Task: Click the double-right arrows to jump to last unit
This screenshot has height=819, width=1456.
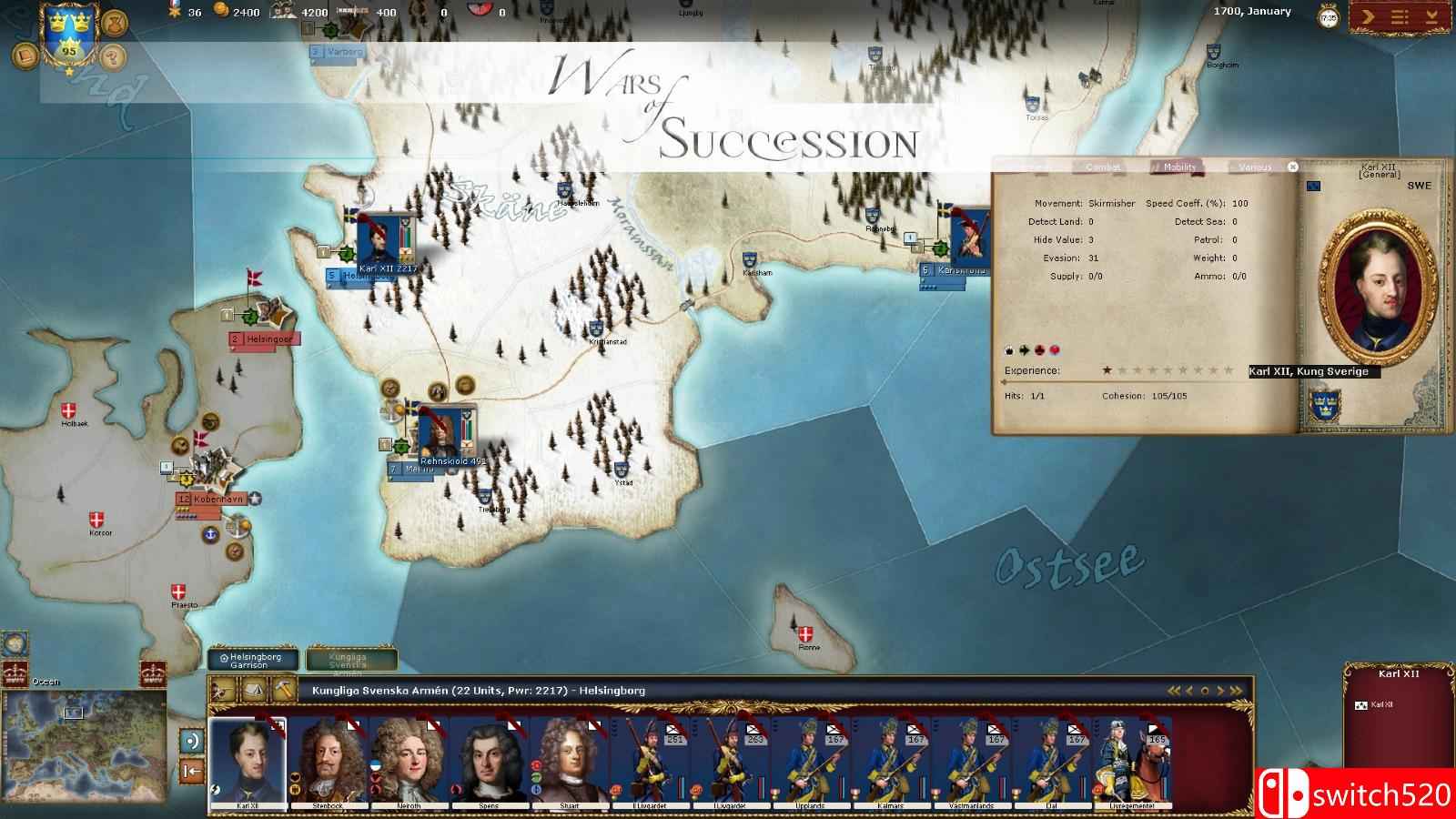Action: coord(1236,692)
